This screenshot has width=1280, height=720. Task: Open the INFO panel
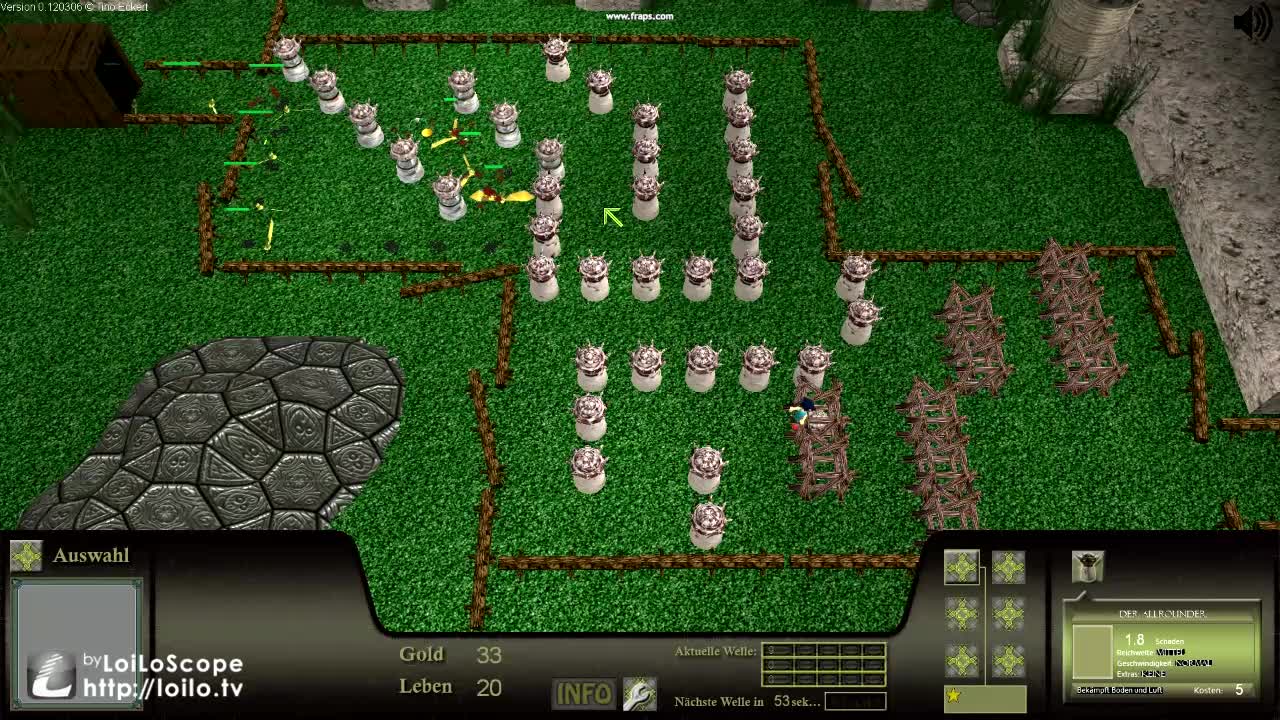tap(584, 694)
